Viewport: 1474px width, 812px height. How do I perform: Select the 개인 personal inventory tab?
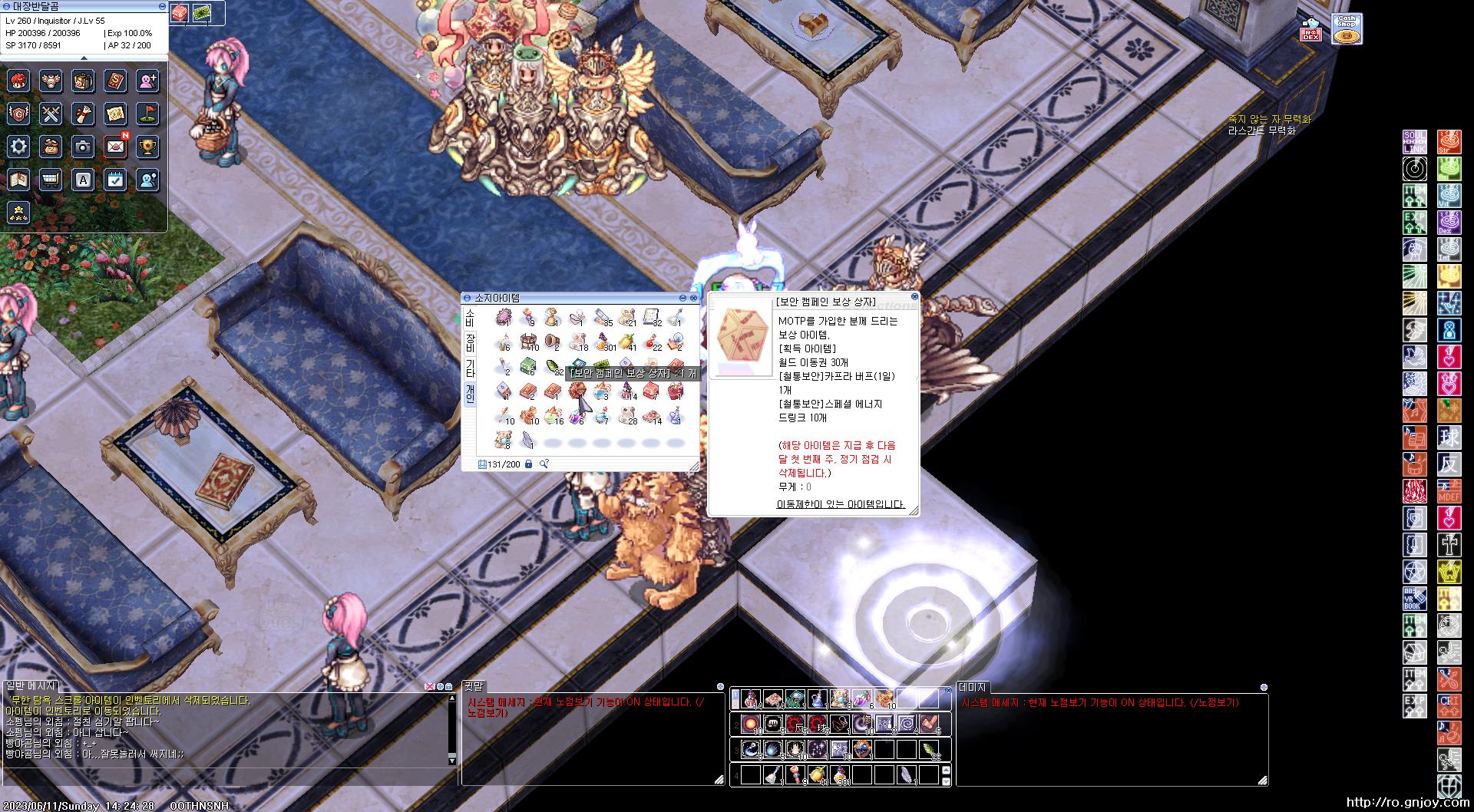pos(470,394)
